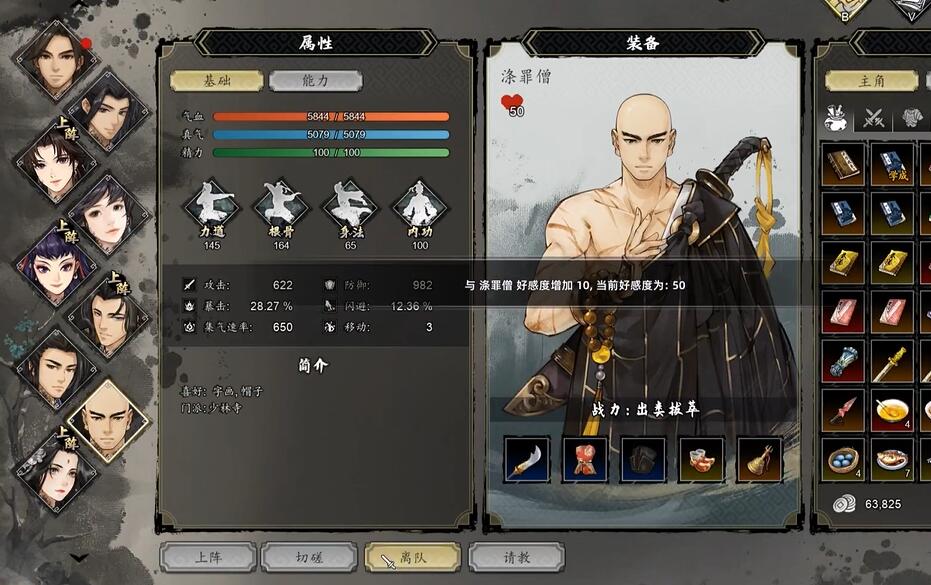
Task: Show the item pouch inventory category
Action: coord(837,118)
